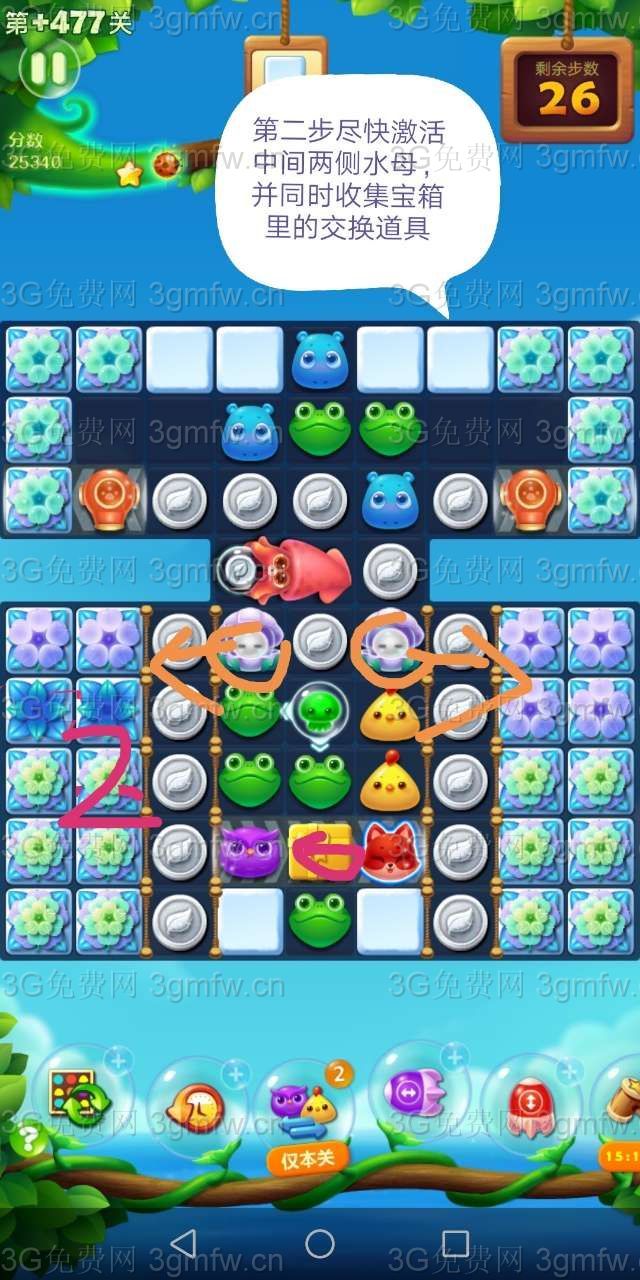The height and width of the screenshot is (1280, 640).
Task: Pause the game with the green pause button
Action: click(x=48, y=68)
